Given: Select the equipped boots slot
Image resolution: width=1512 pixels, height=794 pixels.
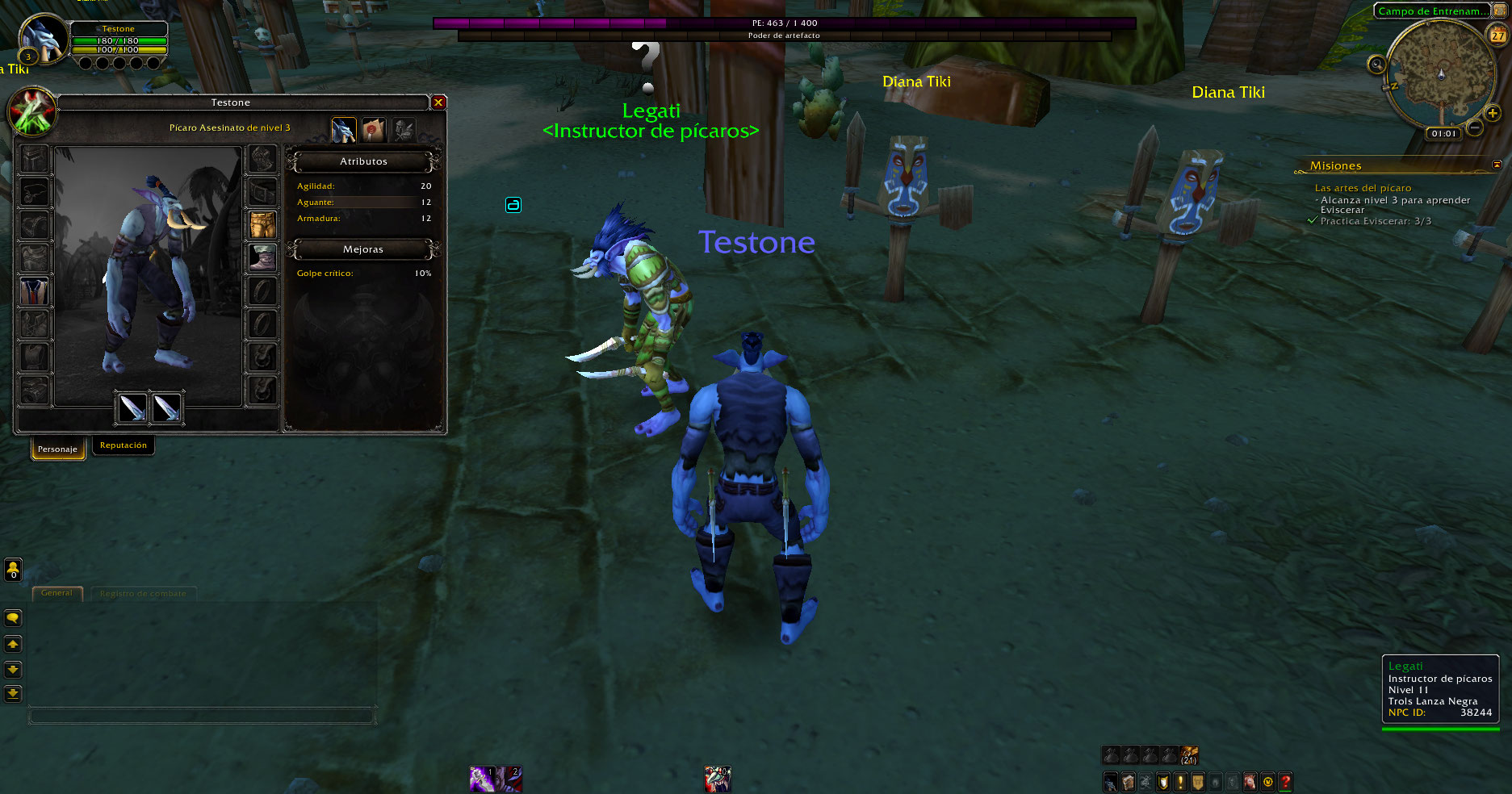Looking at the screenshot, I should pos(262,258).
